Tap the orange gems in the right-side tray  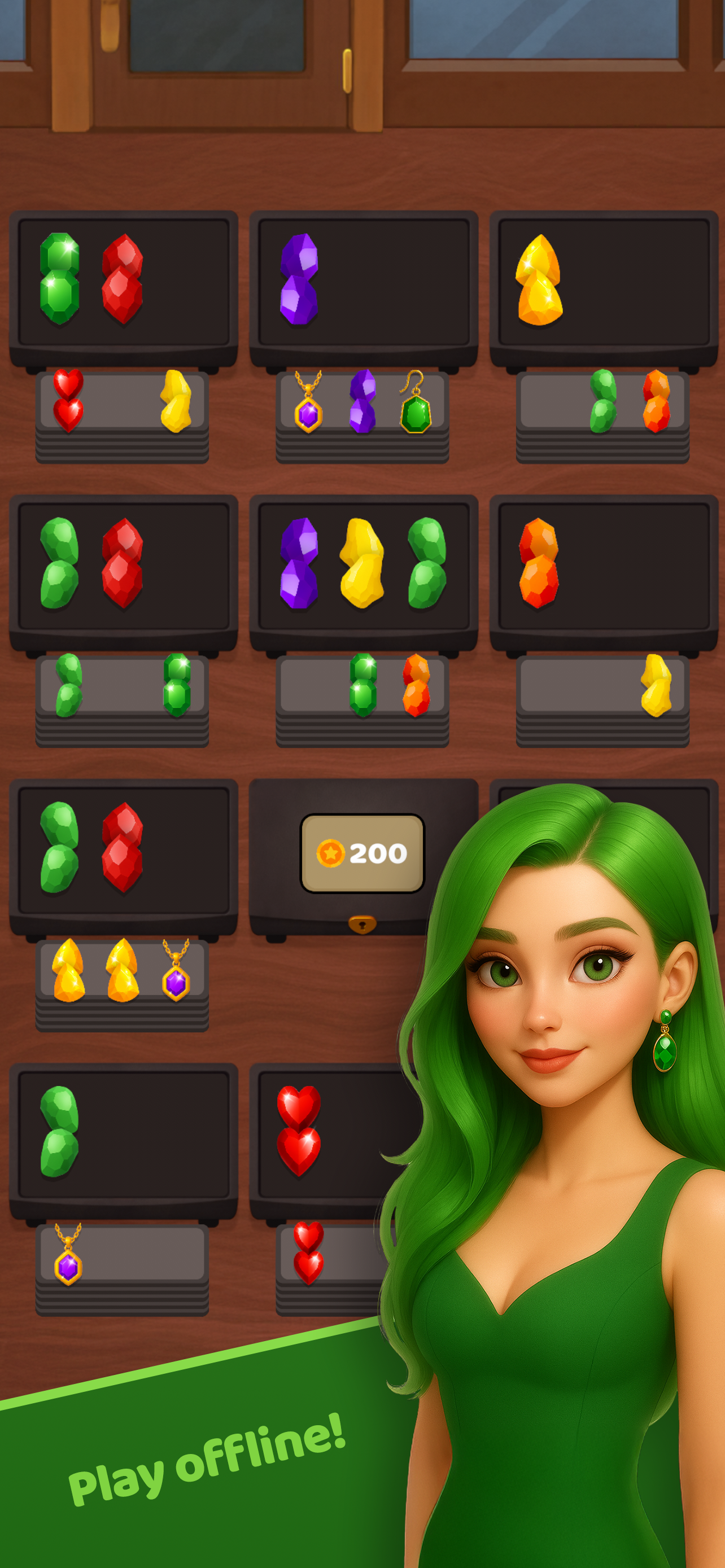[x=539, y=563]
